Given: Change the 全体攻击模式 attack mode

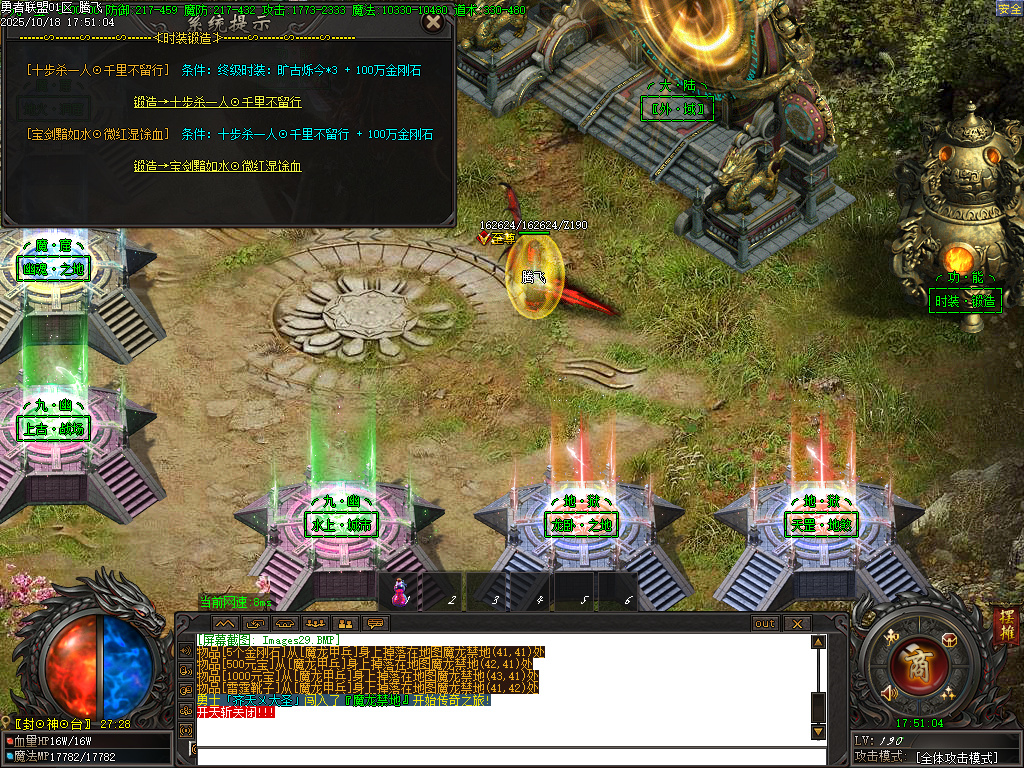Looking at the screenshot, I should pos(957,758).
